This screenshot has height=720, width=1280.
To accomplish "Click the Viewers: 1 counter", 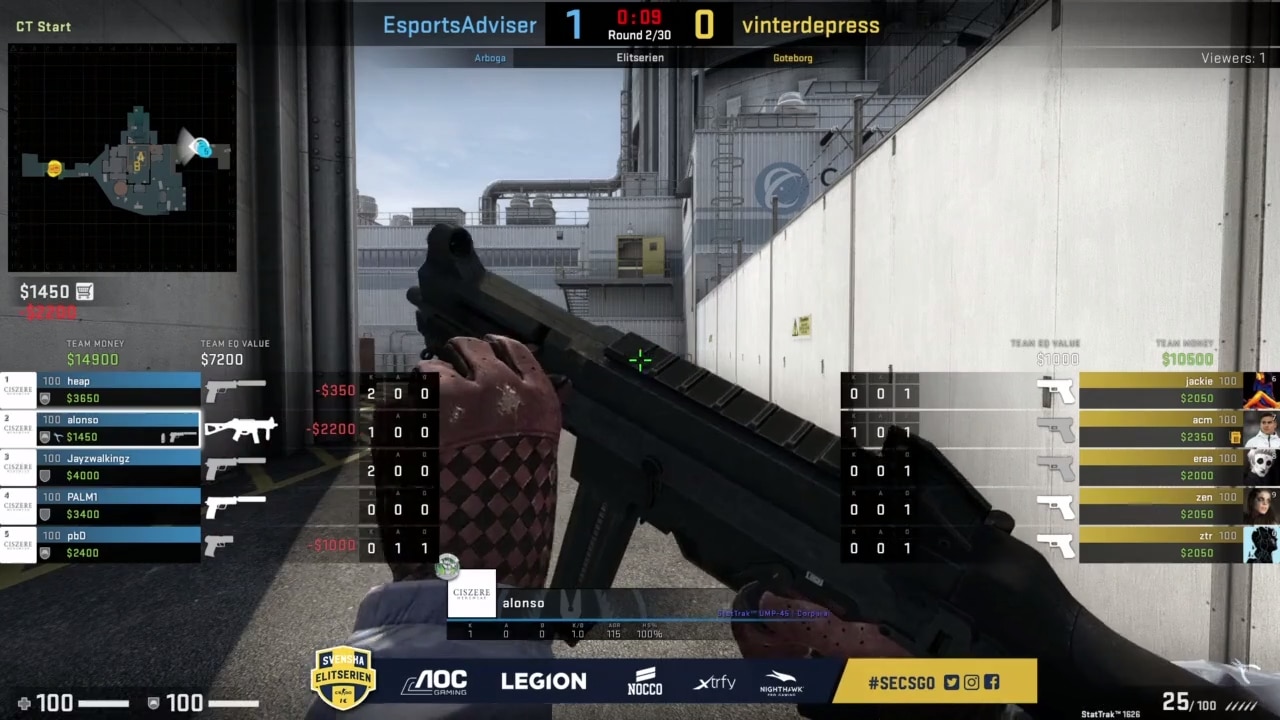I will point(1233,57).
